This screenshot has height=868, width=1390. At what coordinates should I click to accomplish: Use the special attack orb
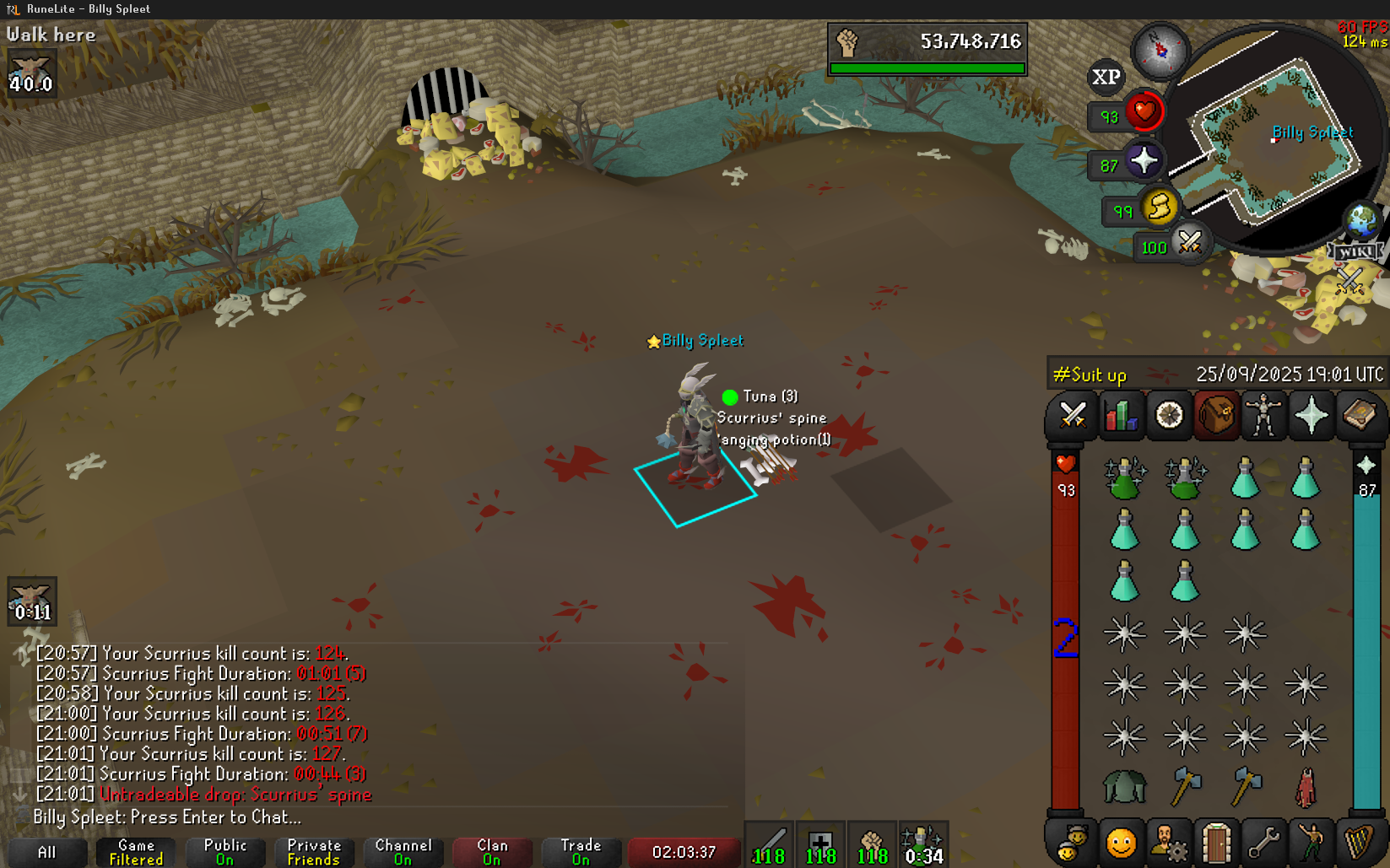[1190, 244]
